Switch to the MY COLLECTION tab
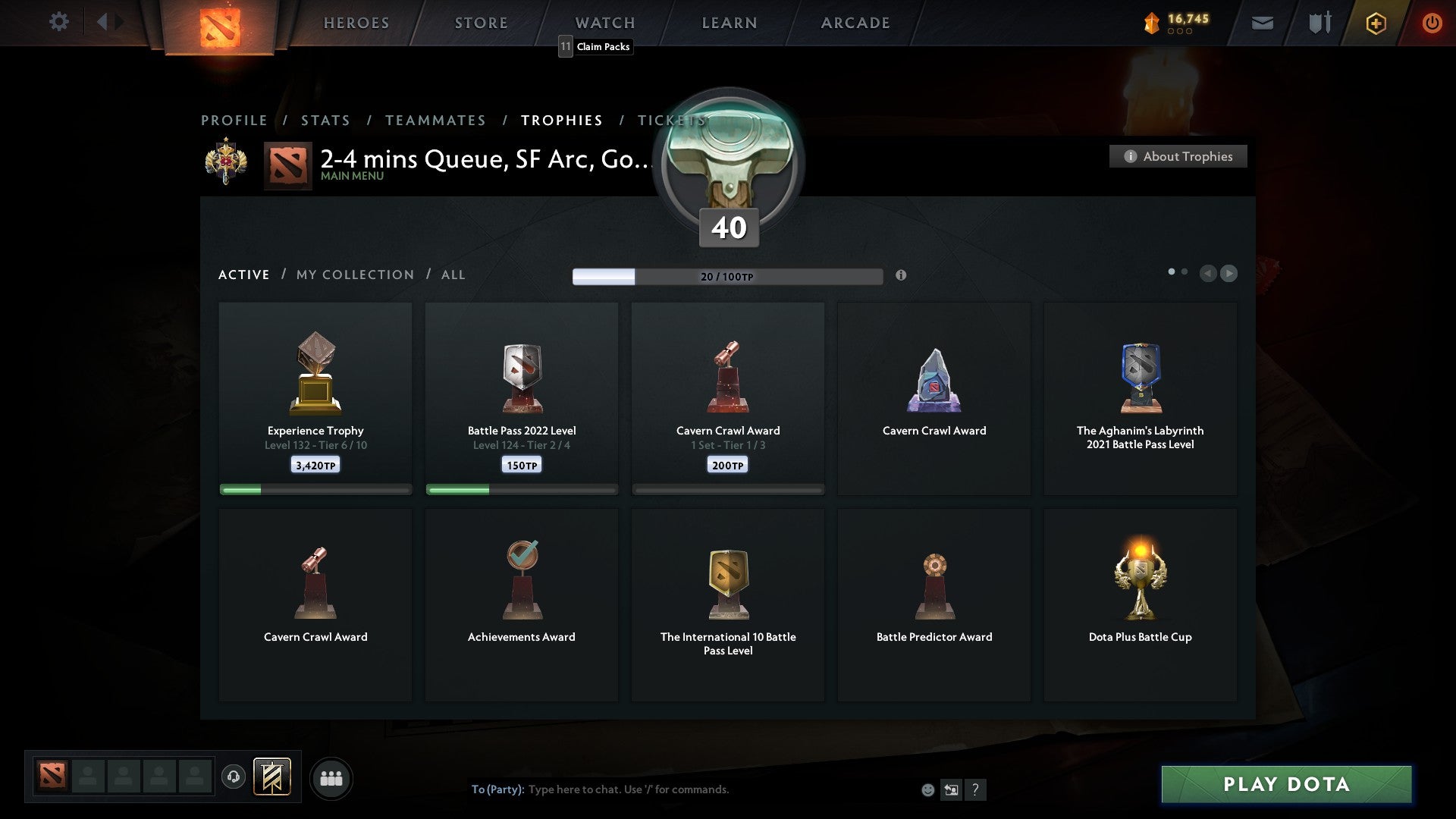 click(354, 275)
